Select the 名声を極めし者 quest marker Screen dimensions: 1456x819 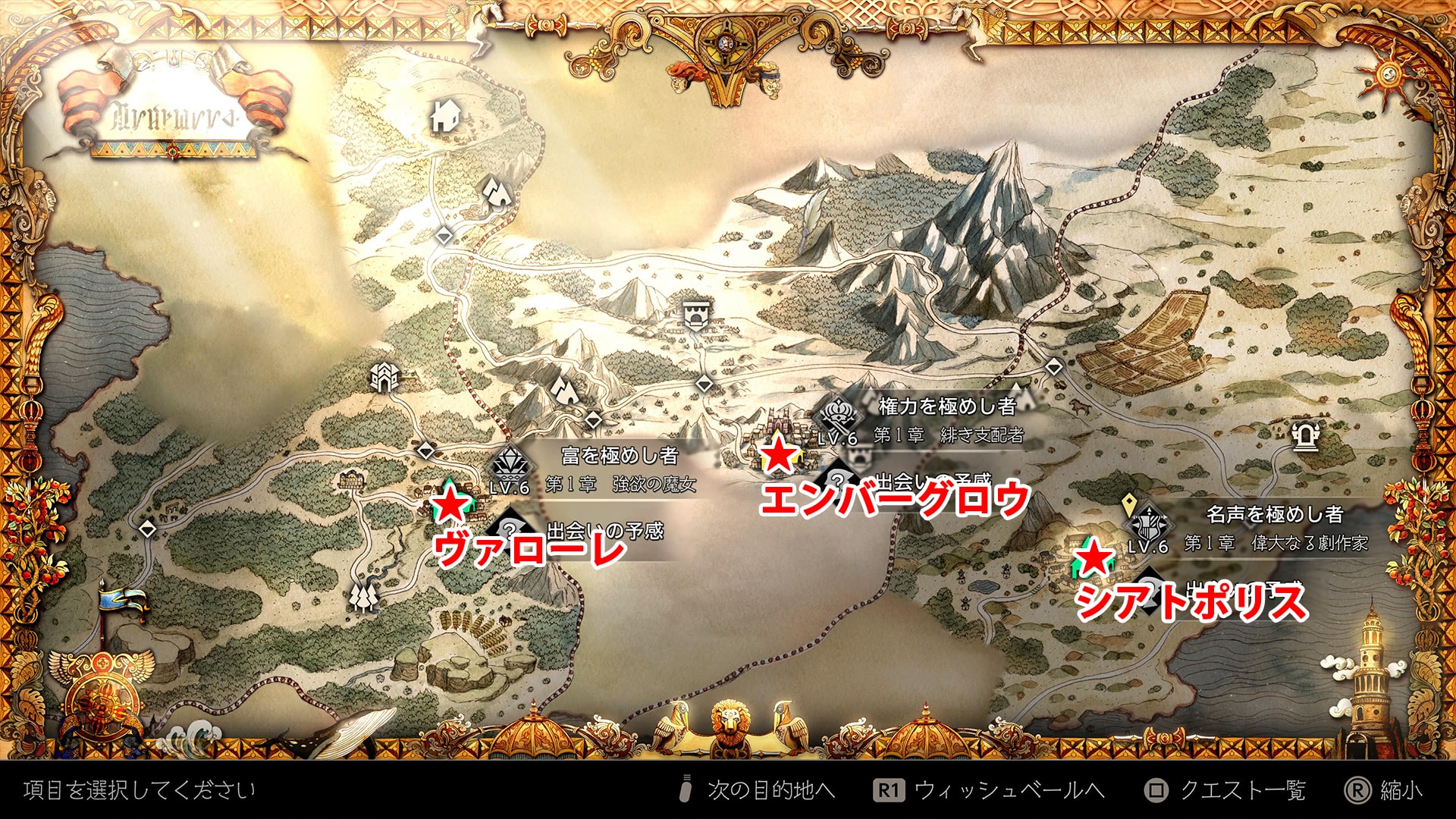click(x=1148, y=524)
